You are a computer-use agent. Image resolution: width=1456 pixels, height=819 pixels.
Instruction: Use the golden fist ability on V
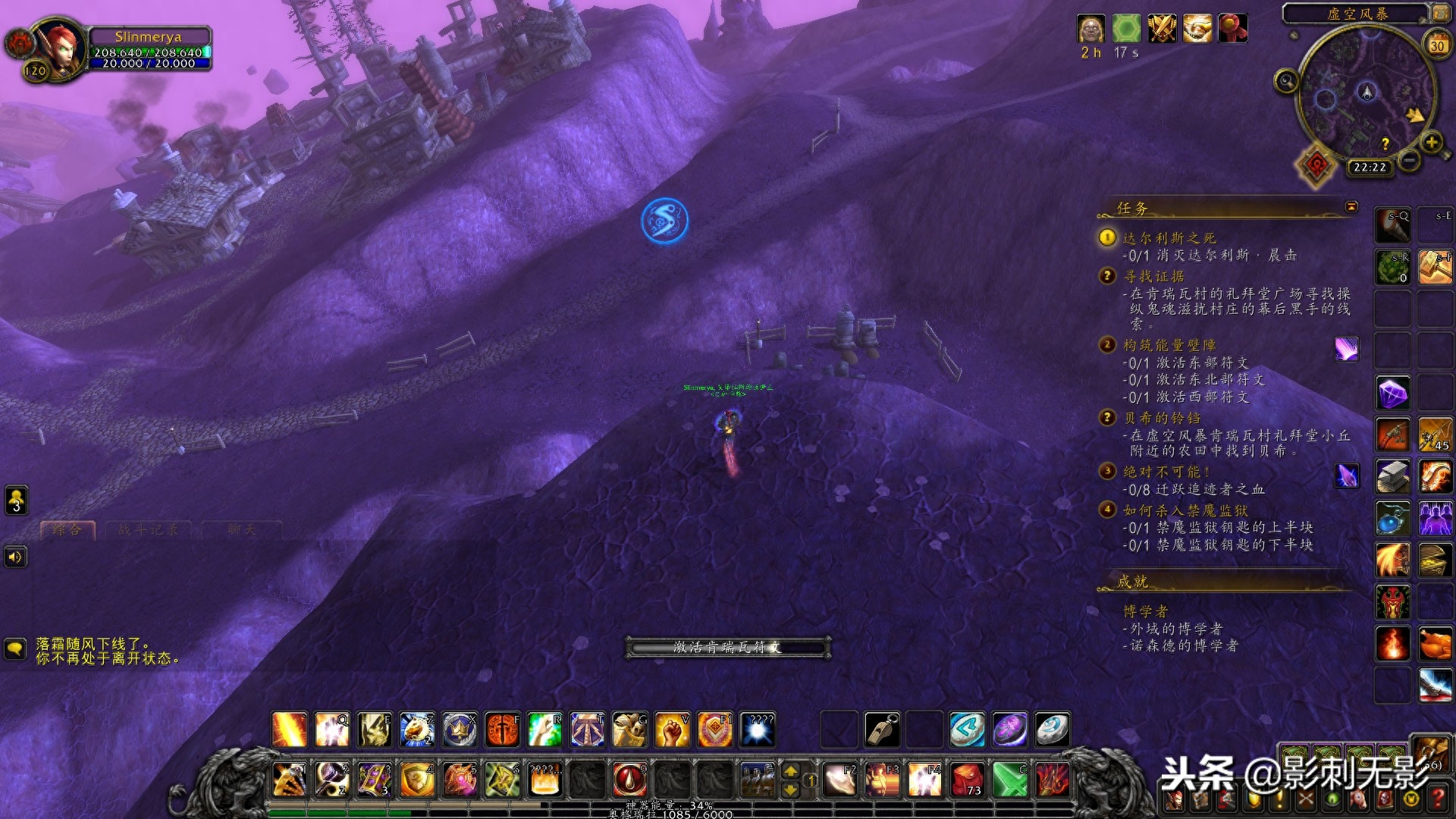tap(672, 730)
